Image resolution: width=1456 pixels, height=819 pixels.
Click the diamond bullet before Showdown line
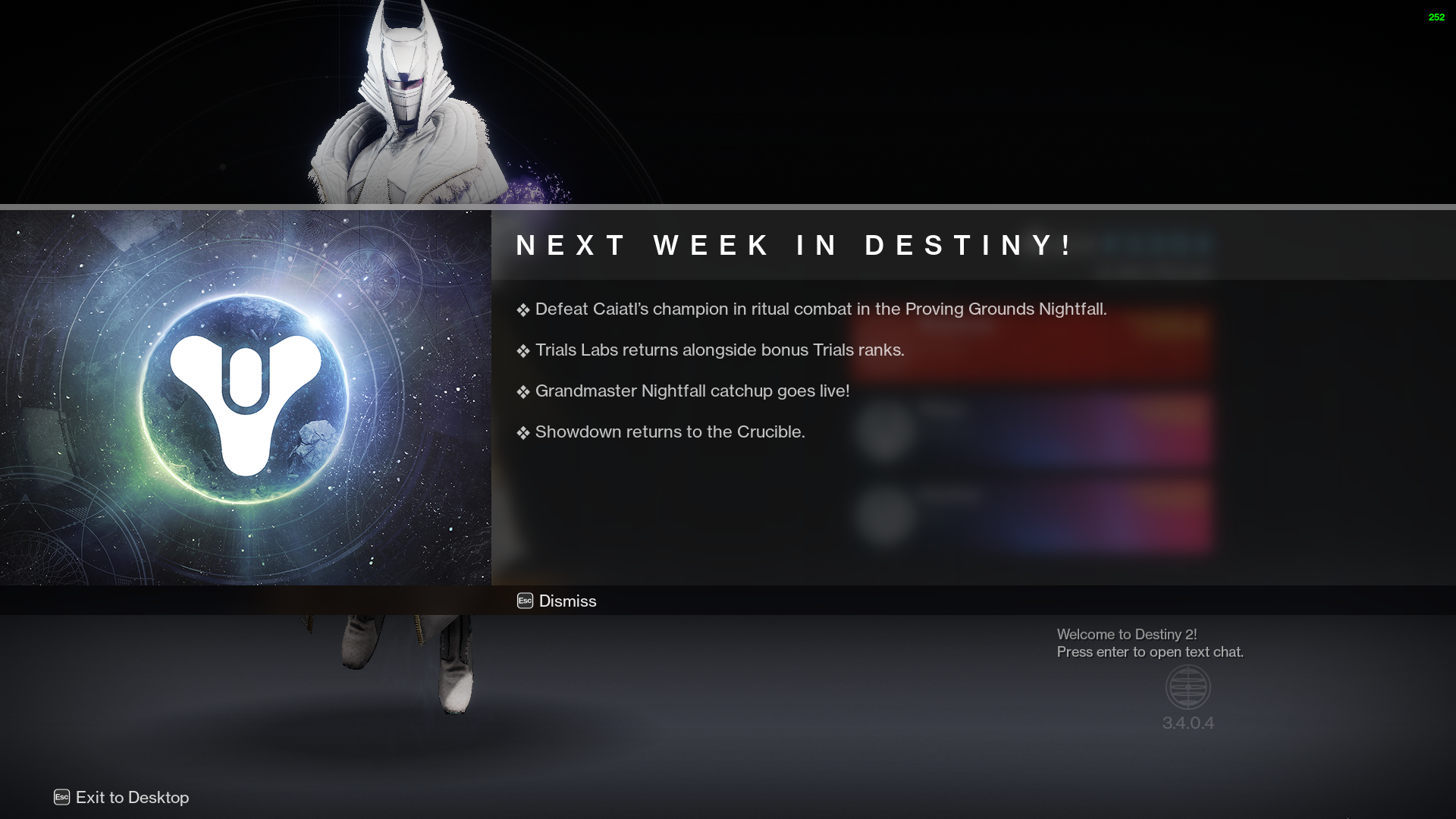(522, 432)
